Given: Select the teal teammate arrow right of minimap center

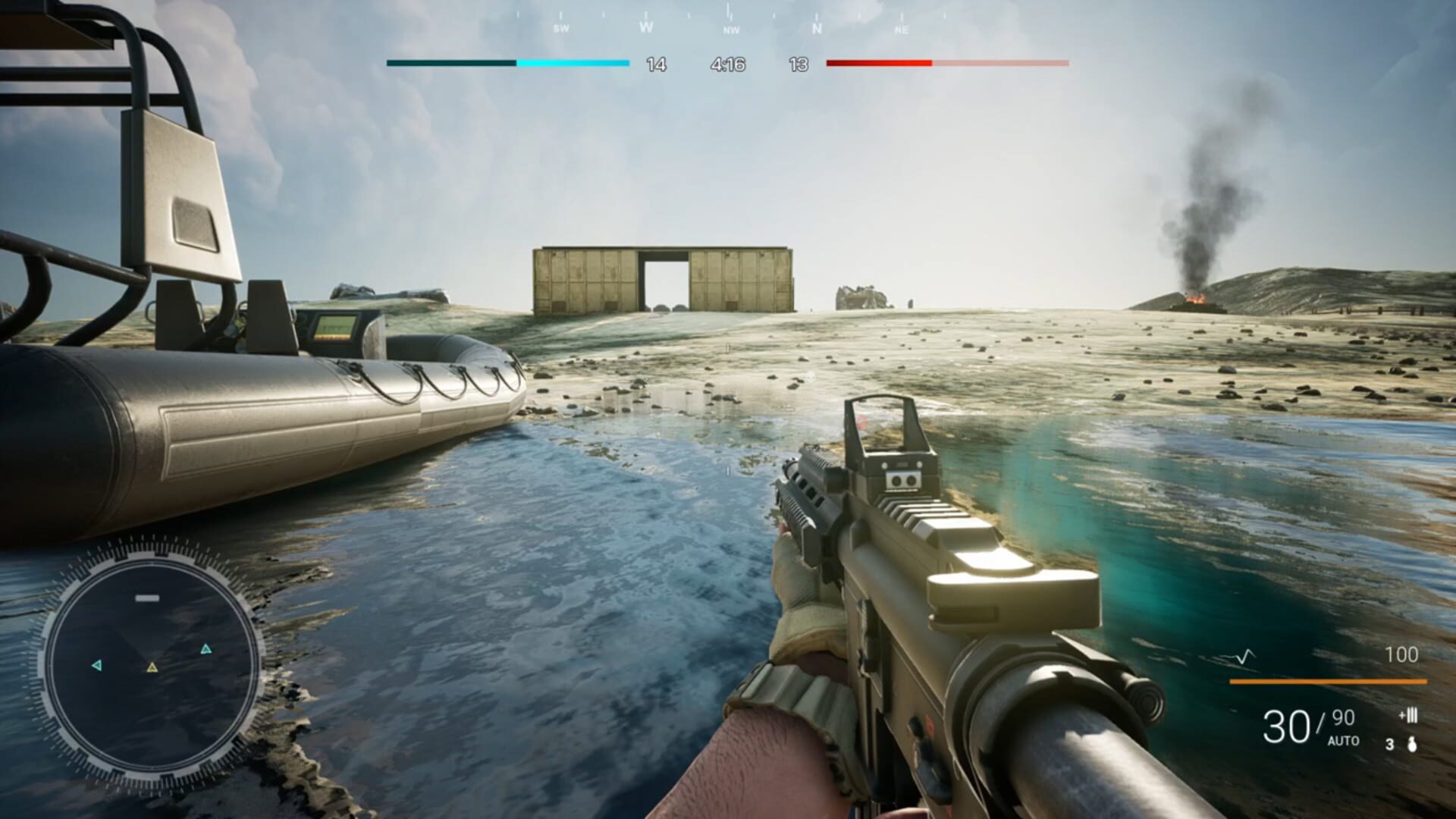Looking at the screenshot, I should point(206,648).
